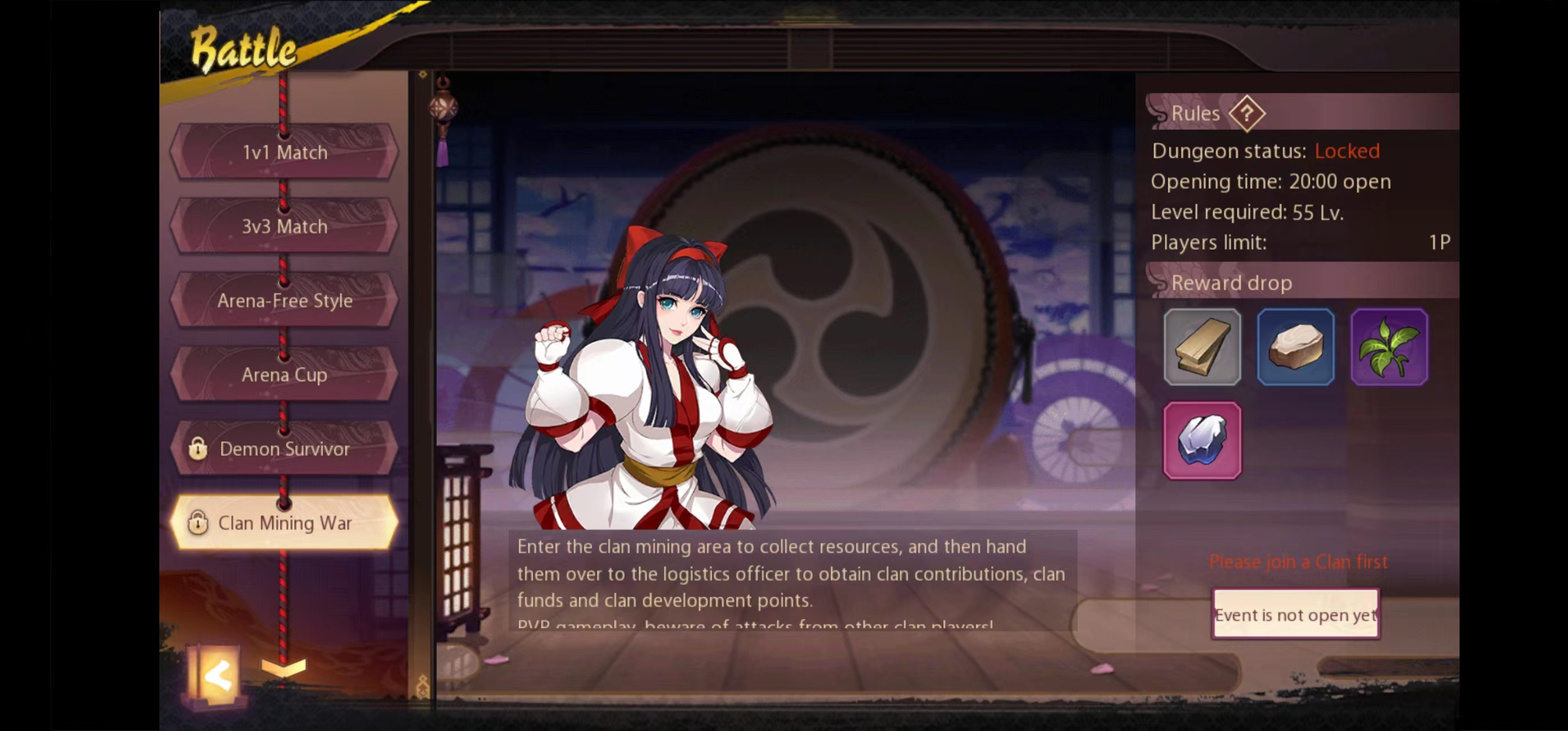
Task: Select Arena-Free Style from the battle list
Action: [284, 300]
